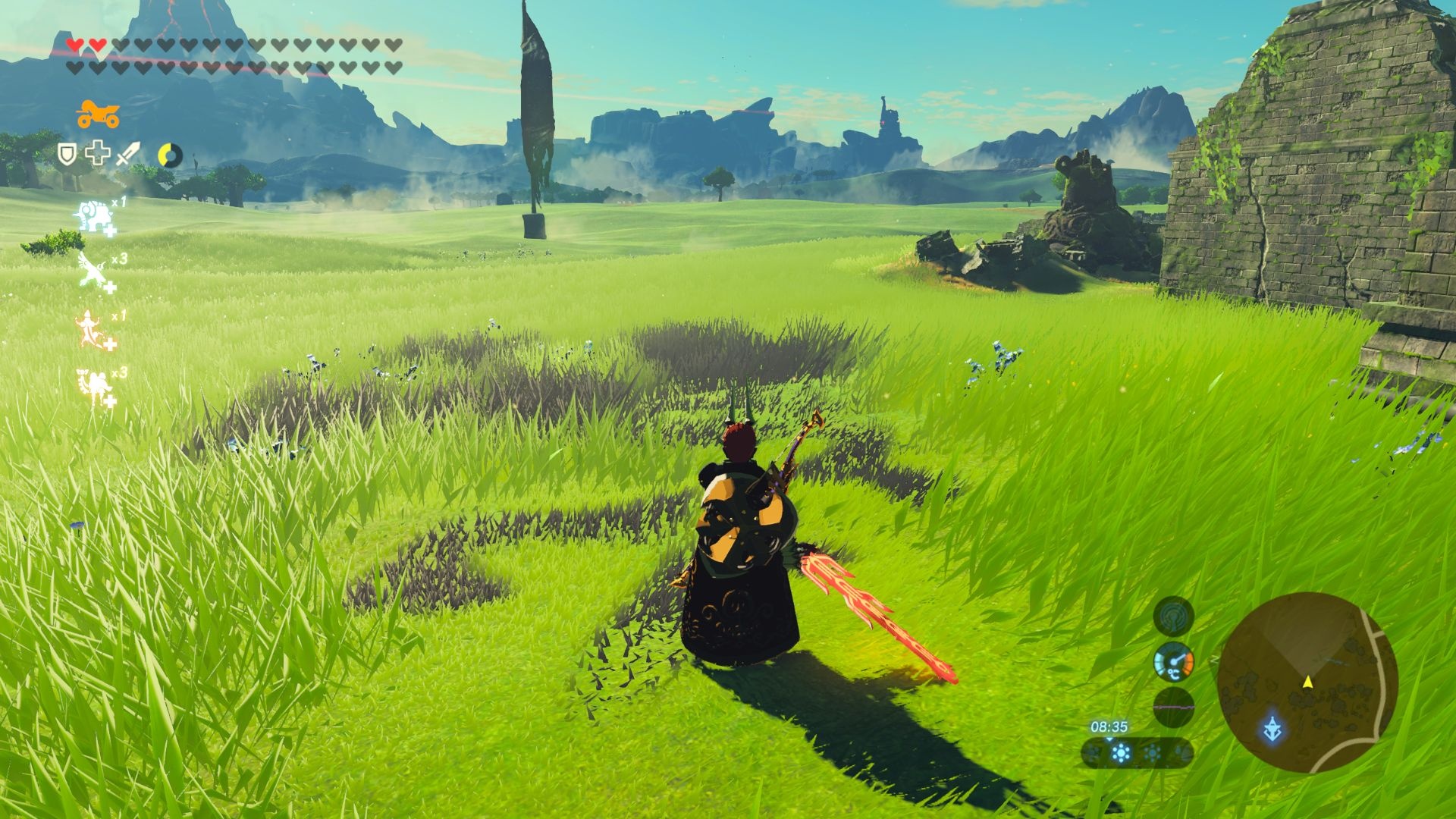
Task: Activate the camel Urbosa's Fury ability
Action: point(93,387)
